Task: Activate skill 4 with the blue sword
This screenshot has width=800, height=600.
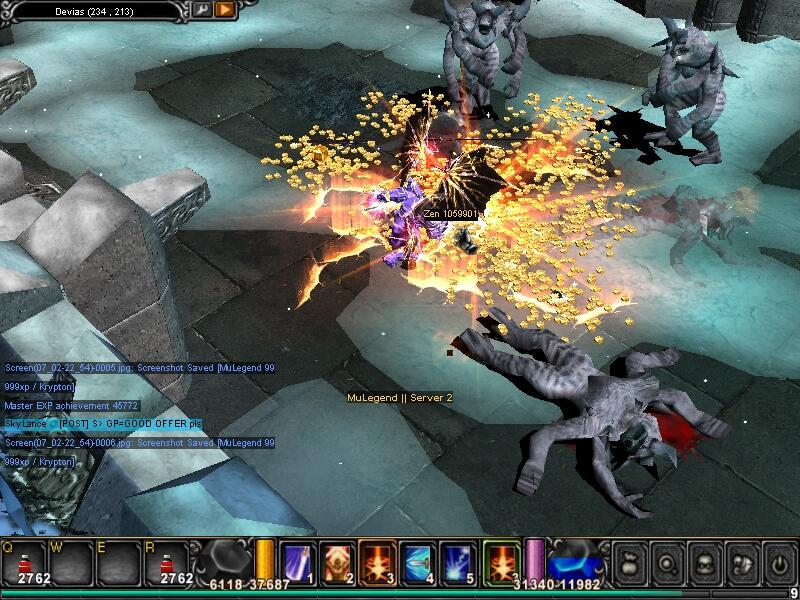Action: 416,562
